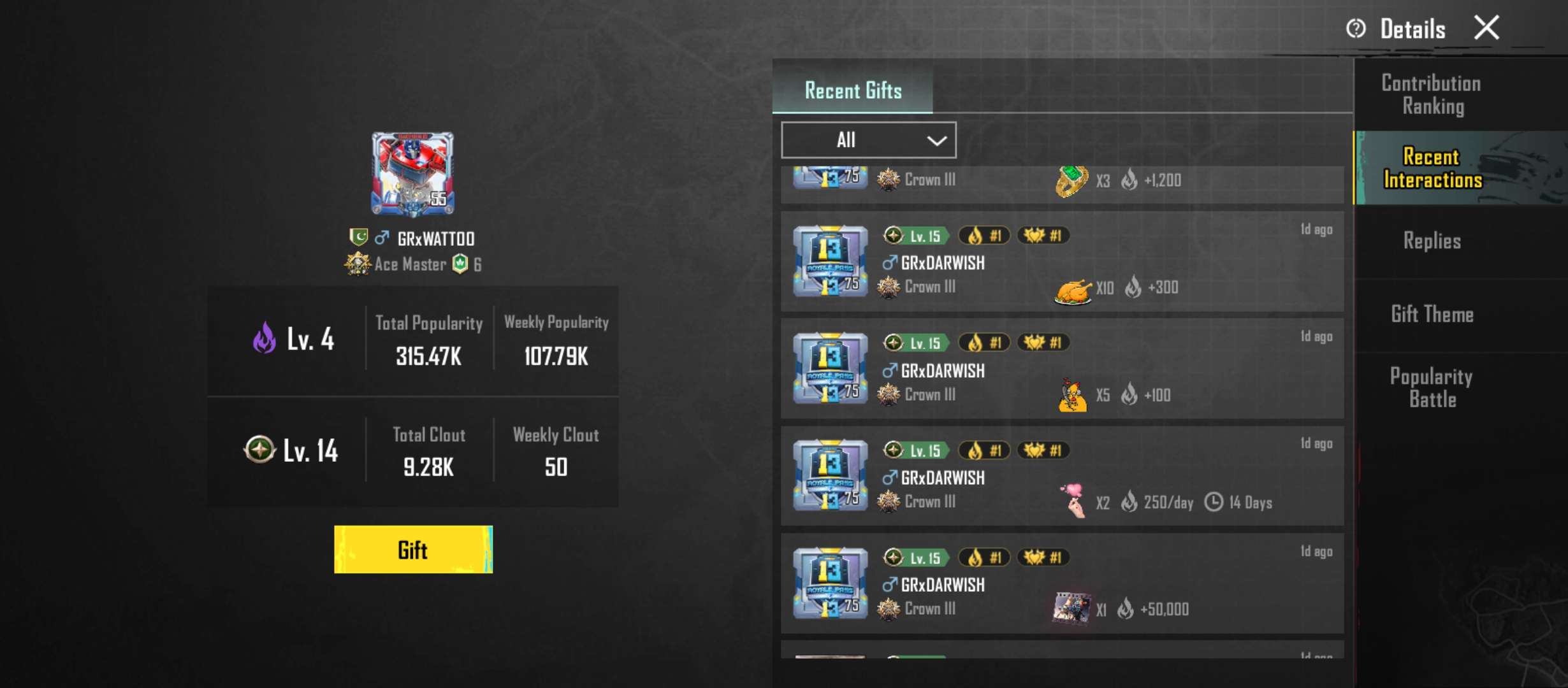Go to the Gift Theme tab
The image size is (1568, 688).
(x=1432, y=314)
